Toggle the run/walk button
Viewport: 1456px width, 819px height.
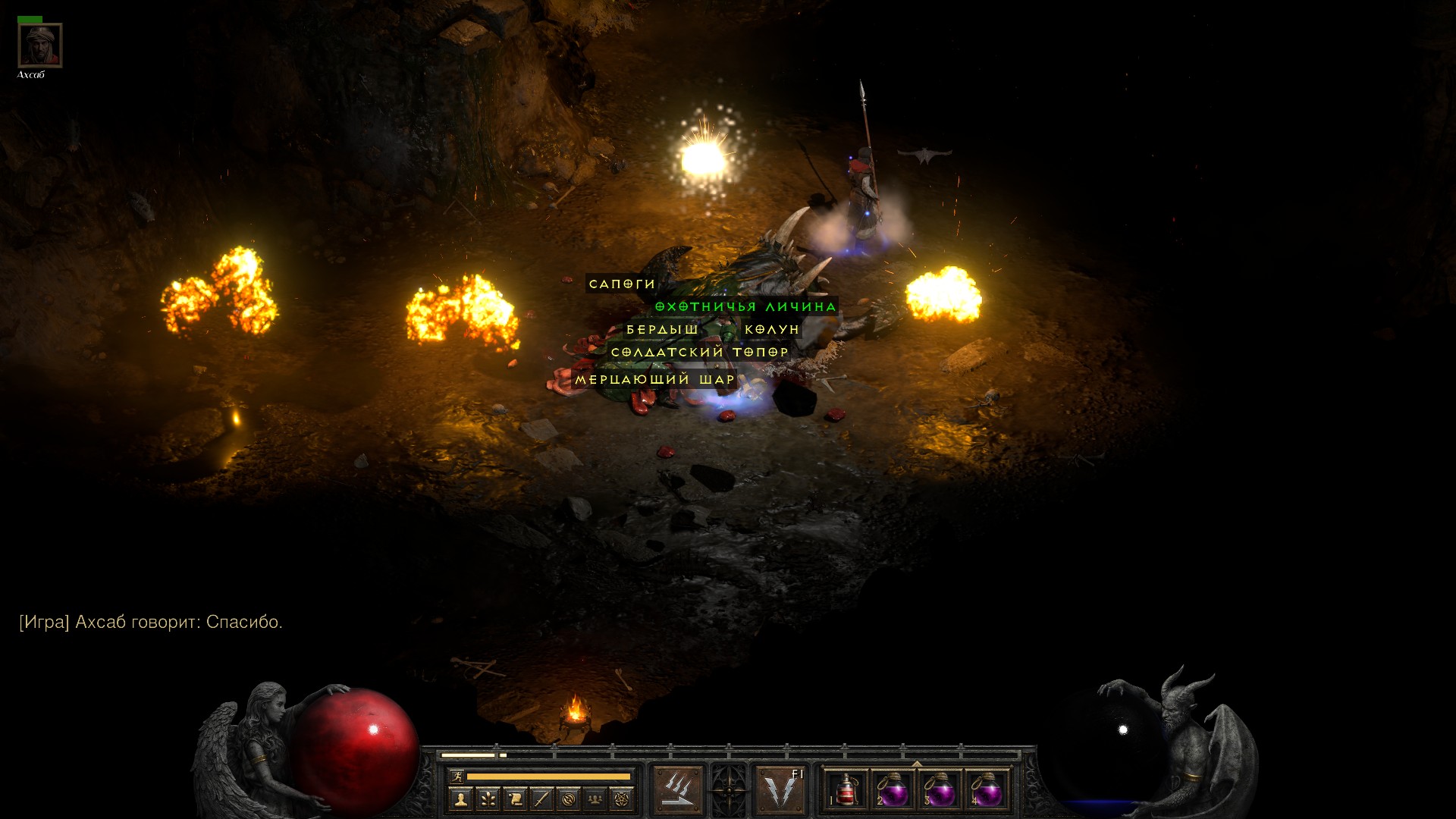(457, 777)
